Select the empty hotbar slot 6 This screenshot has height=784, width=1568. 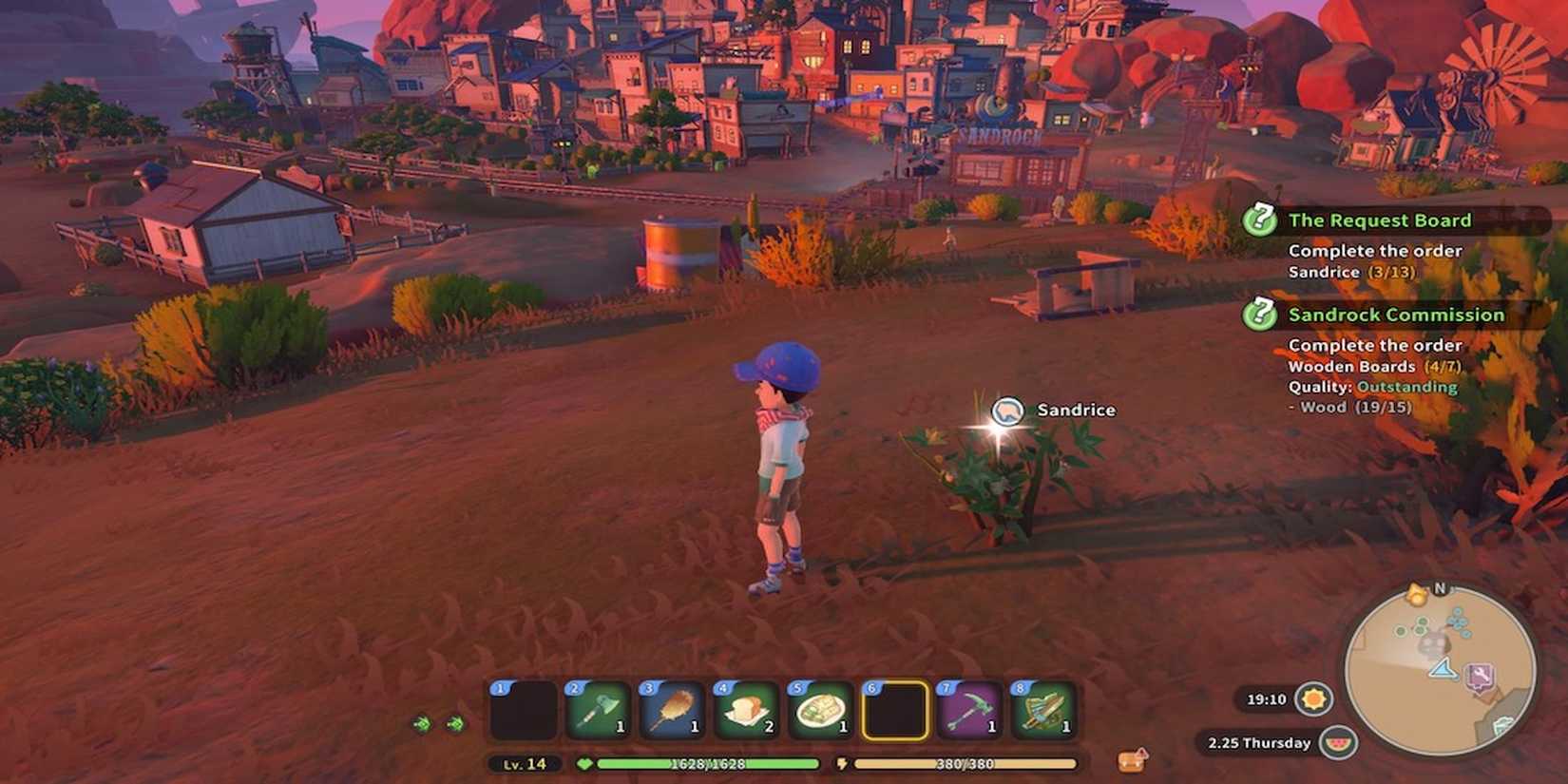tap(897, 711)
